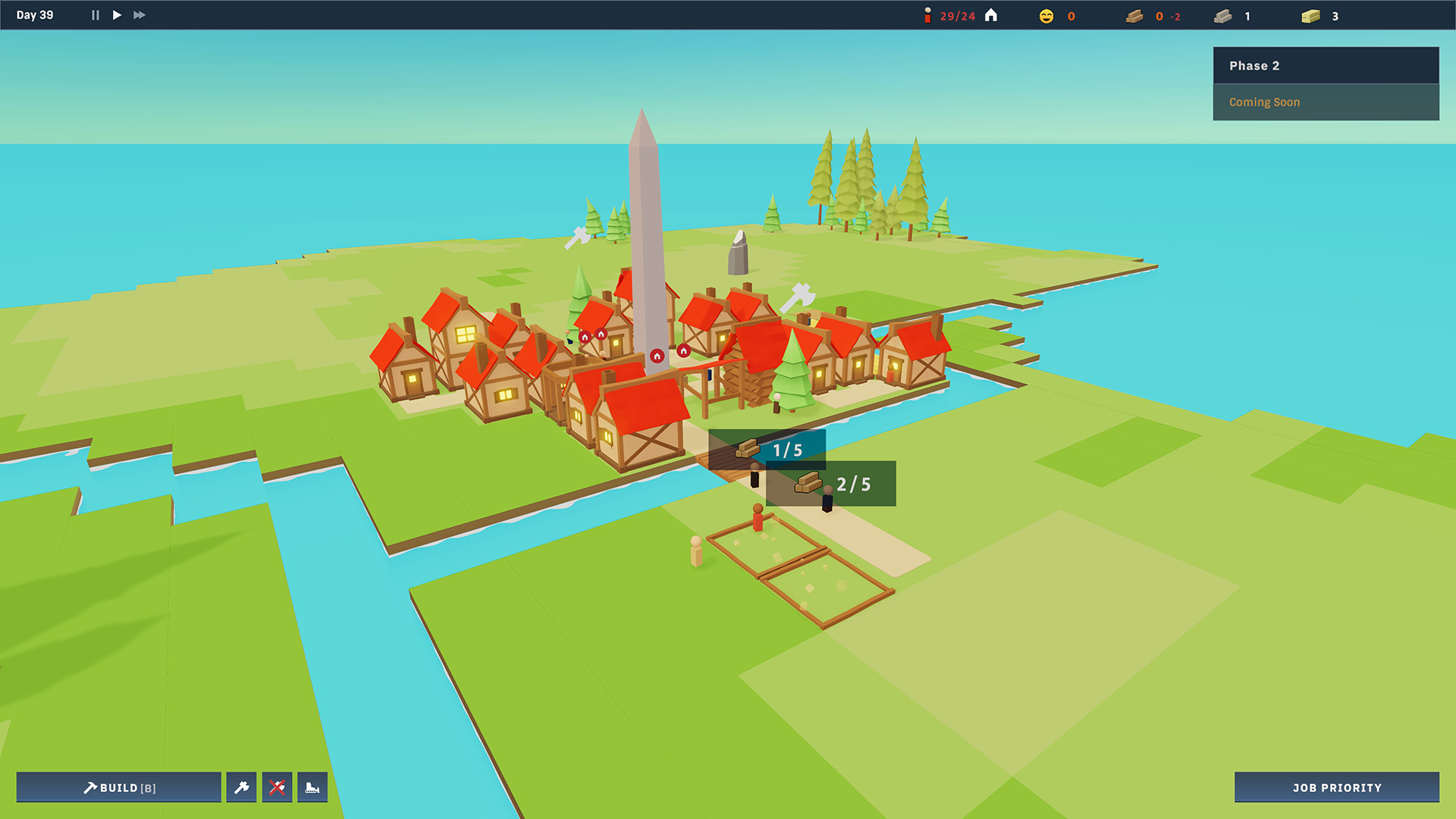Viewport: 1456px width, 819px height.
Task: Click the wood resource icon showing 0 -2
Action: click(1134, 15)
